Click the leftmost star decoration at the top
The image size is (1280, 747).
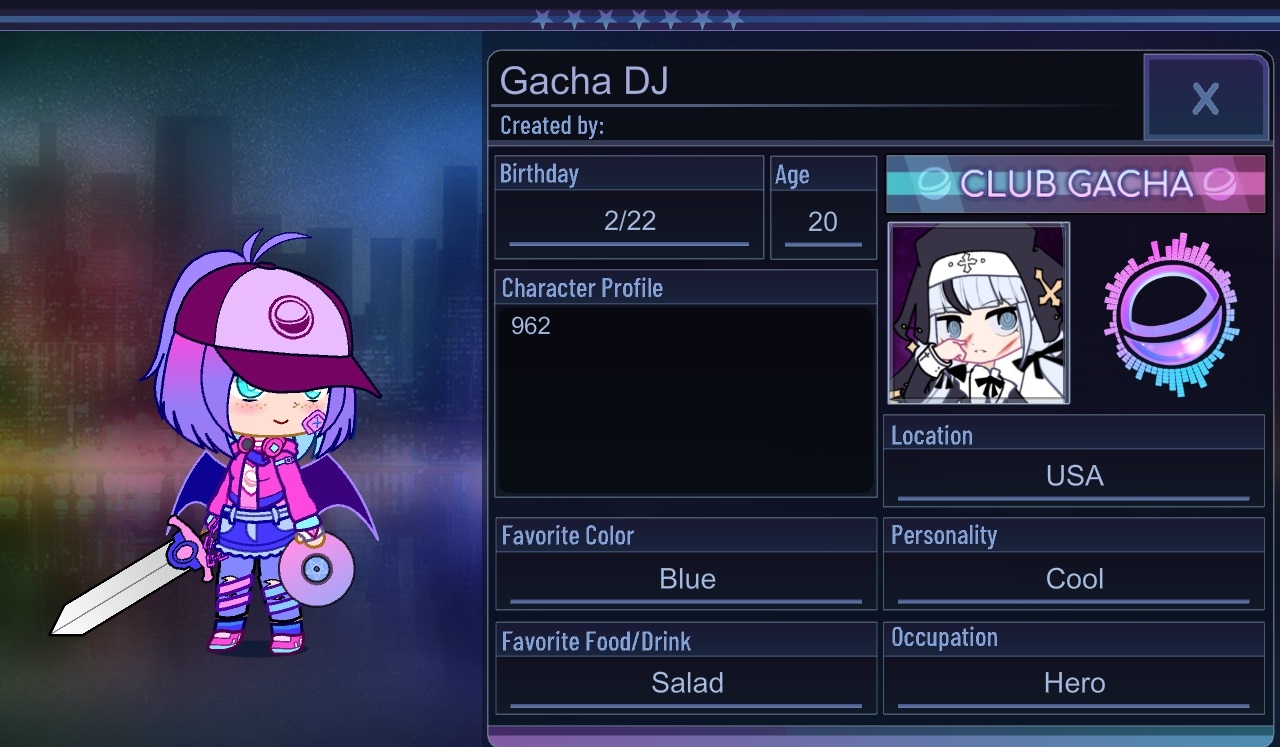[541, 17]
